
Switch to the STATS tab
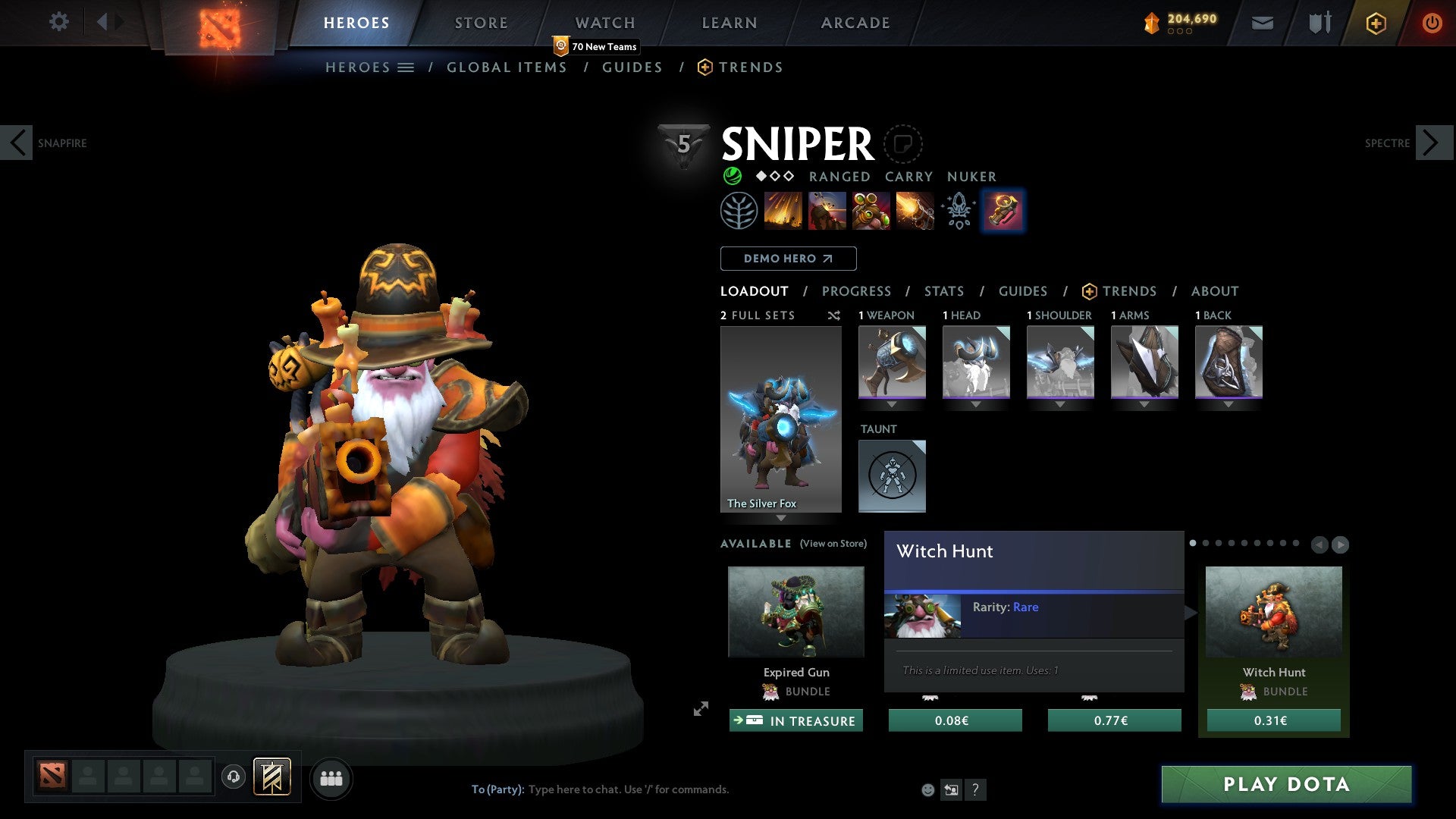tap(943, 290)
